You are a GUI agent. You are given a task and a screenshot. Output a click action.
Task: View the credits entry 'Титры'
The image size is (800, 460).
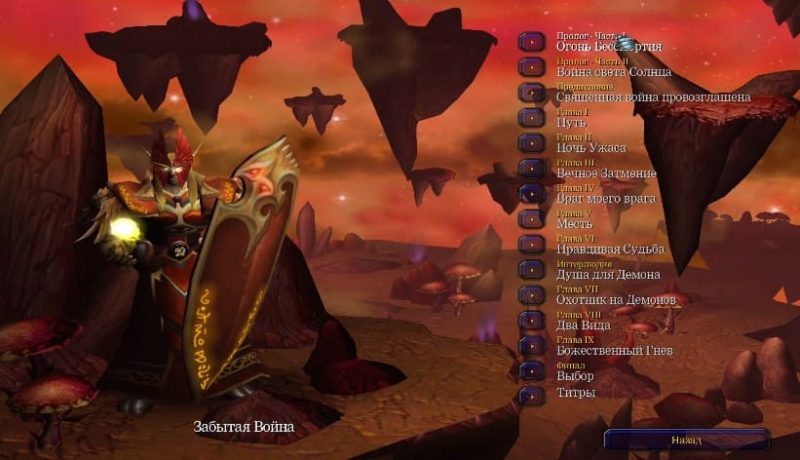[532, 395]
